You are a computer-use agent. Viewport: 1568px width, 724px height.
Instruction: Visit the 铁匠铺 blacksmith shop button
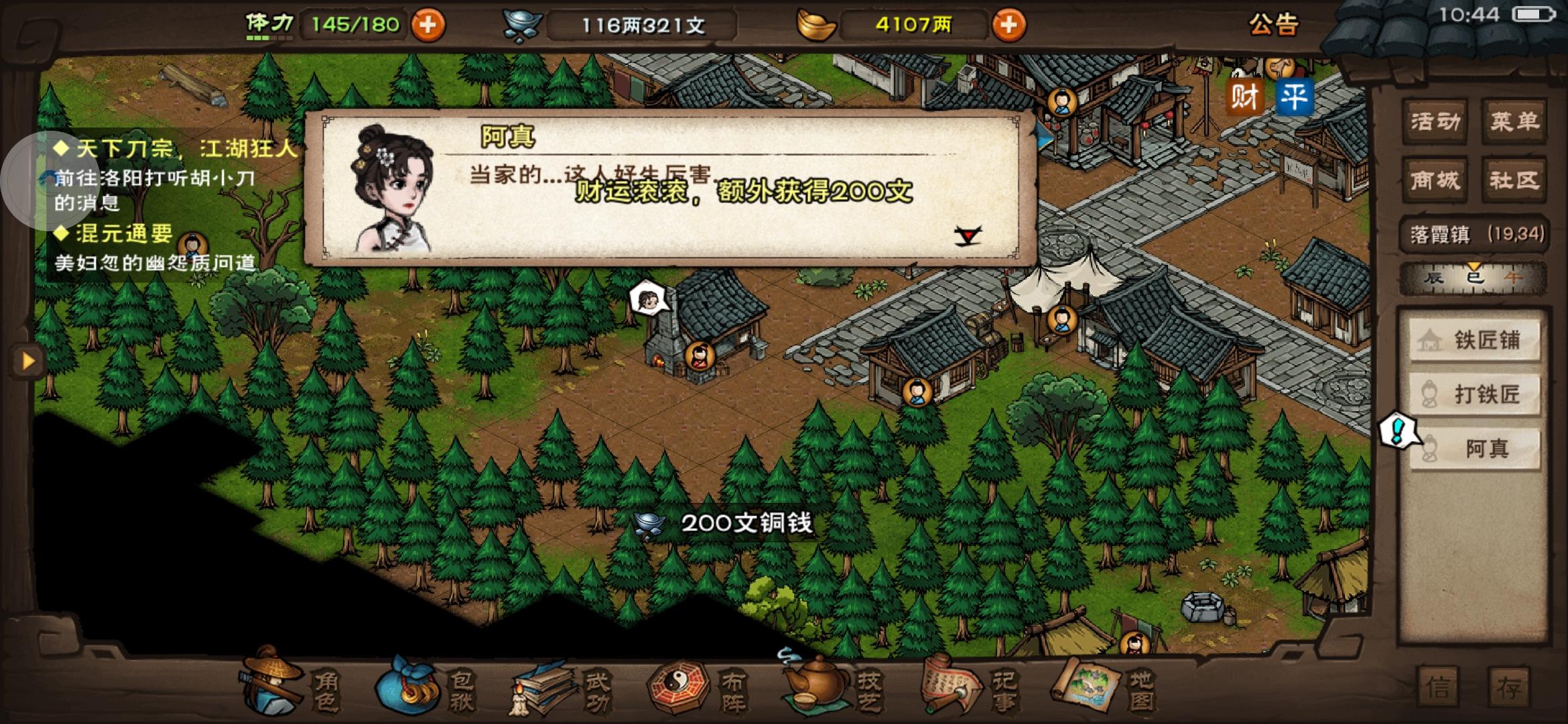point(1474,341)
